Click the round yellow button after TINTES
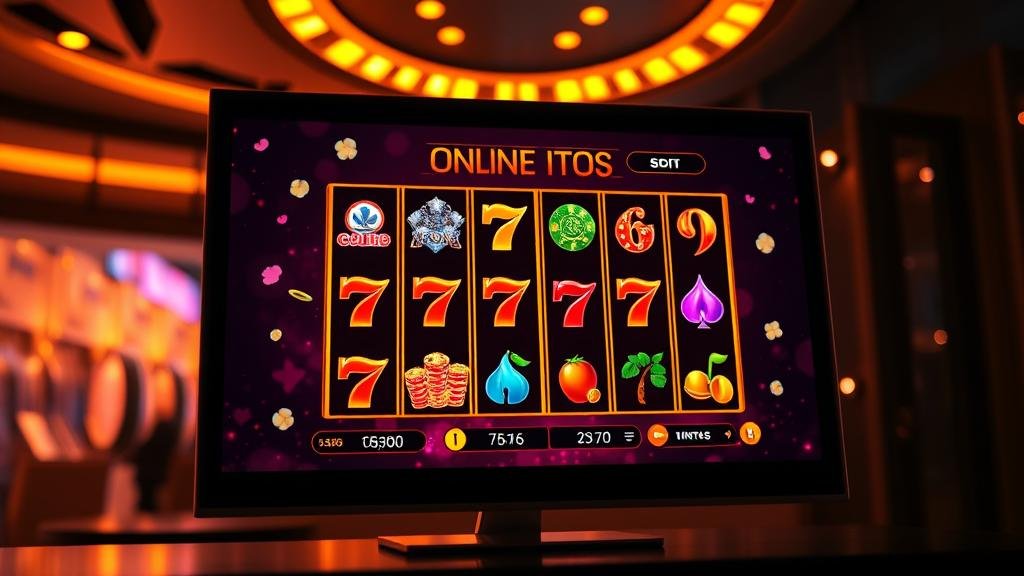The width and height of the screenshot is (1024, 576). (x=751, y=433)
